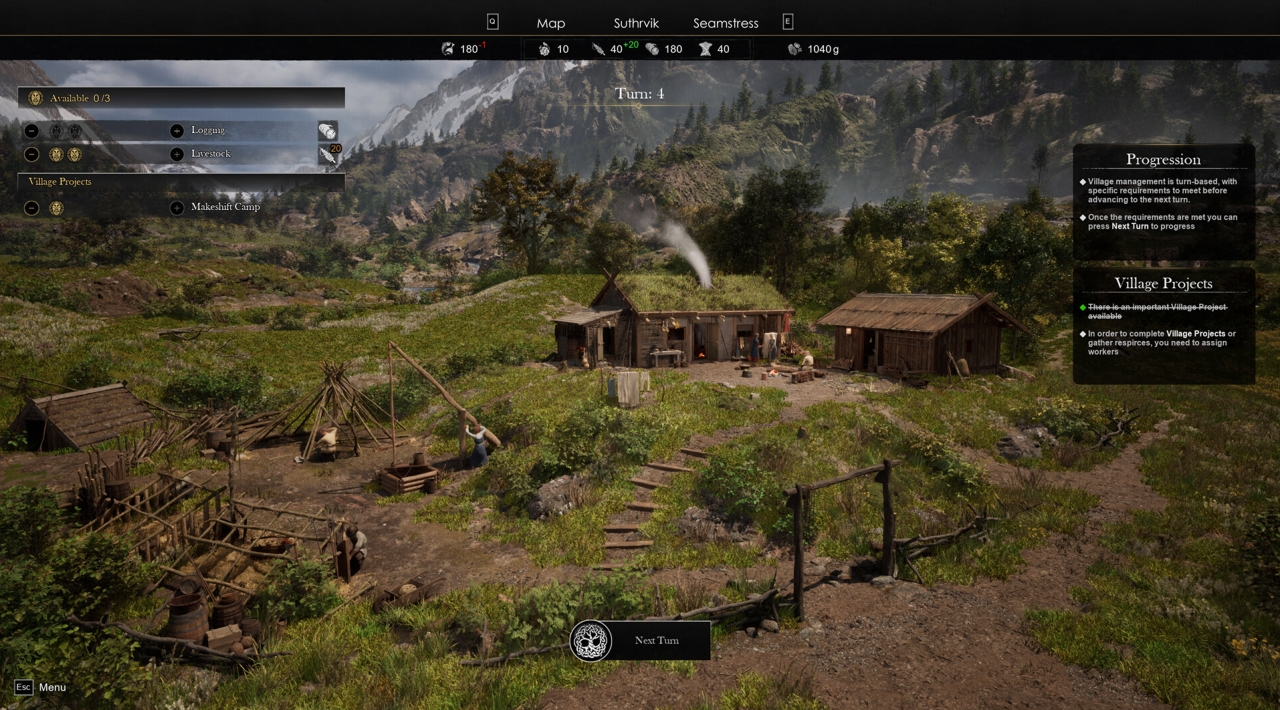Click the Logging wood resource icon

(327, 131)
